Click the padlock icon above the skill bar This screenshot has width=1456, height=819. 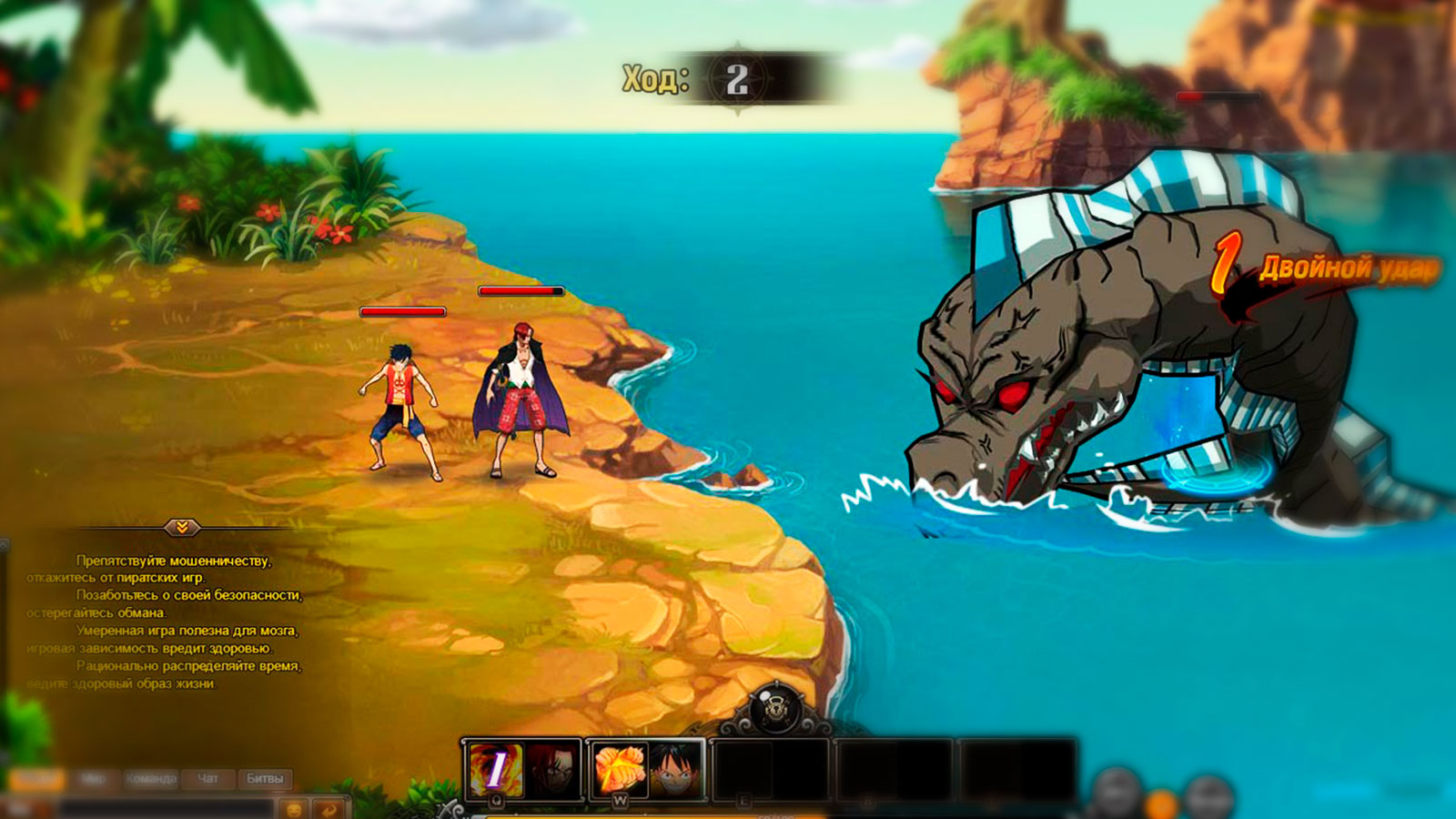point(776,709)
